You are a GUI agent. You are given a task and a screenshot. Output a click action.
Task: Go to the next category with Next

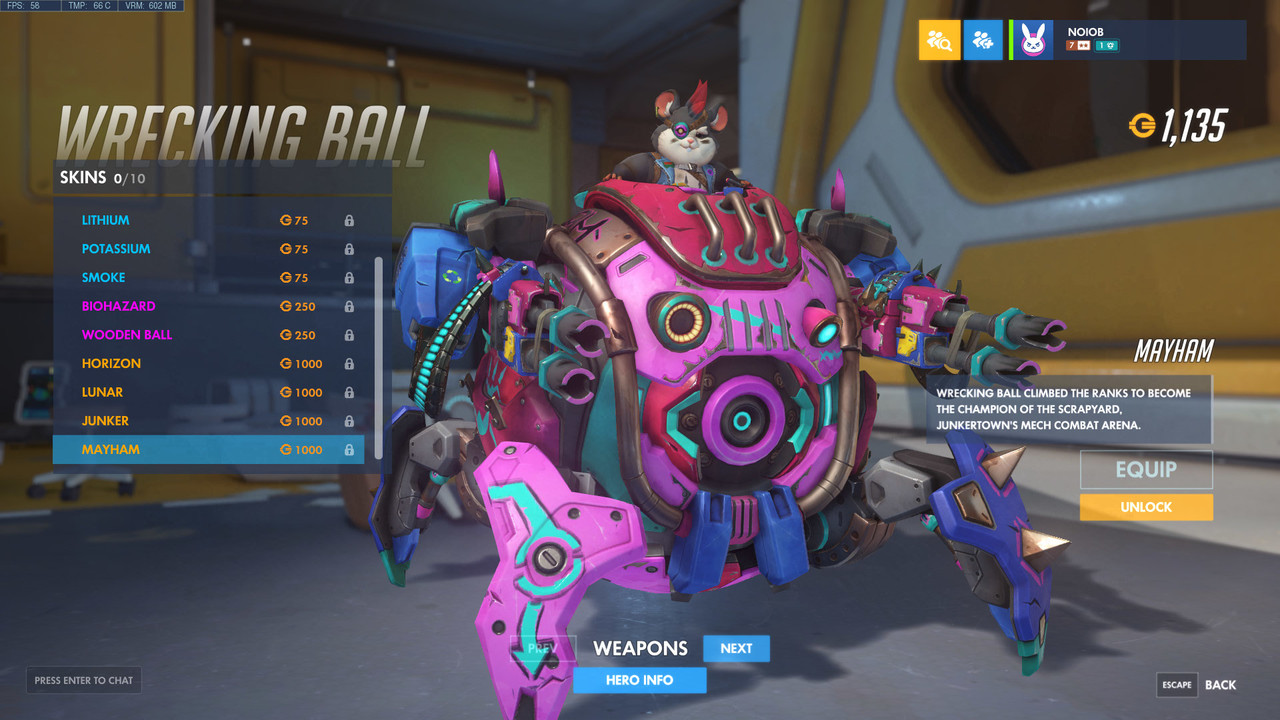tap(736, 648)
